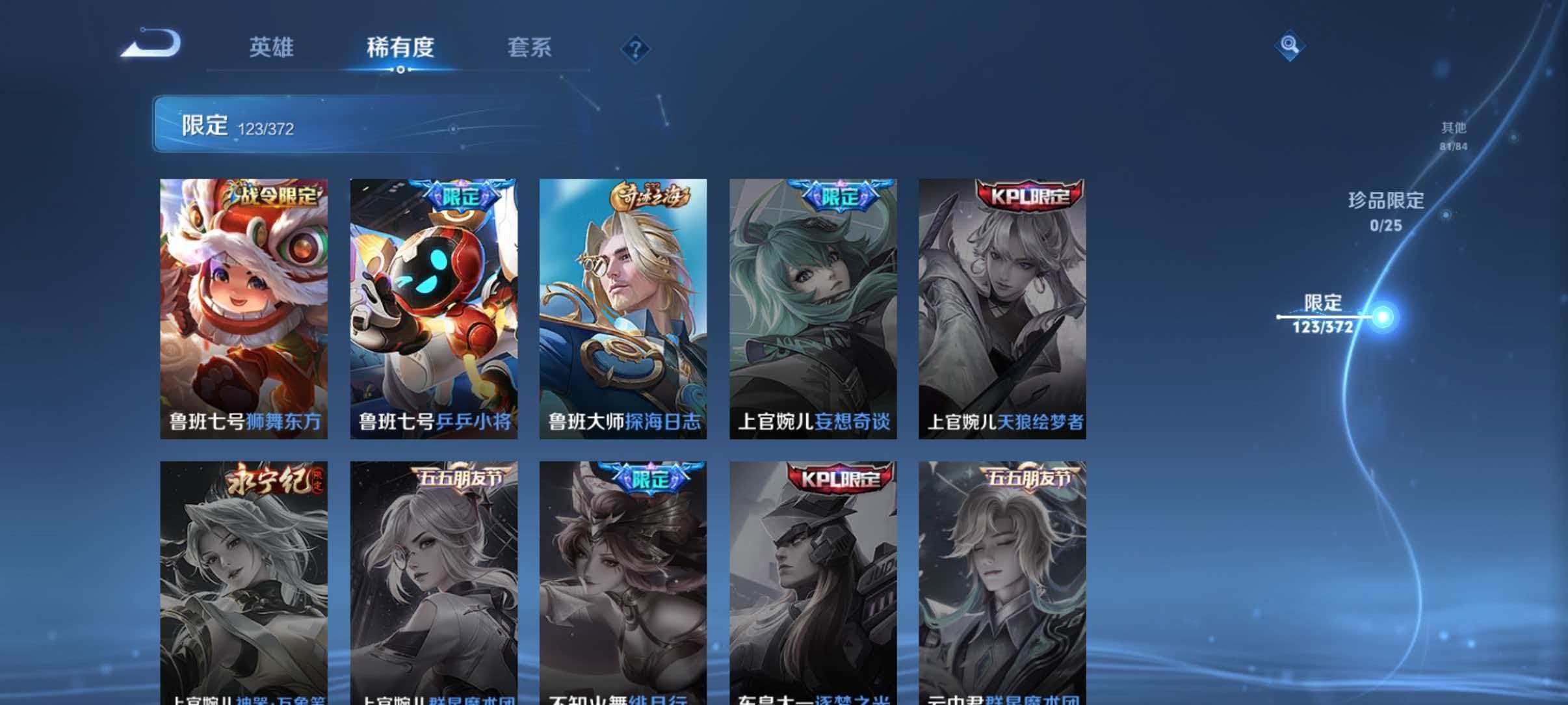Switch to the 套系 tab
The width and height of the screenshot is (1568, 705).
[531, 48]
